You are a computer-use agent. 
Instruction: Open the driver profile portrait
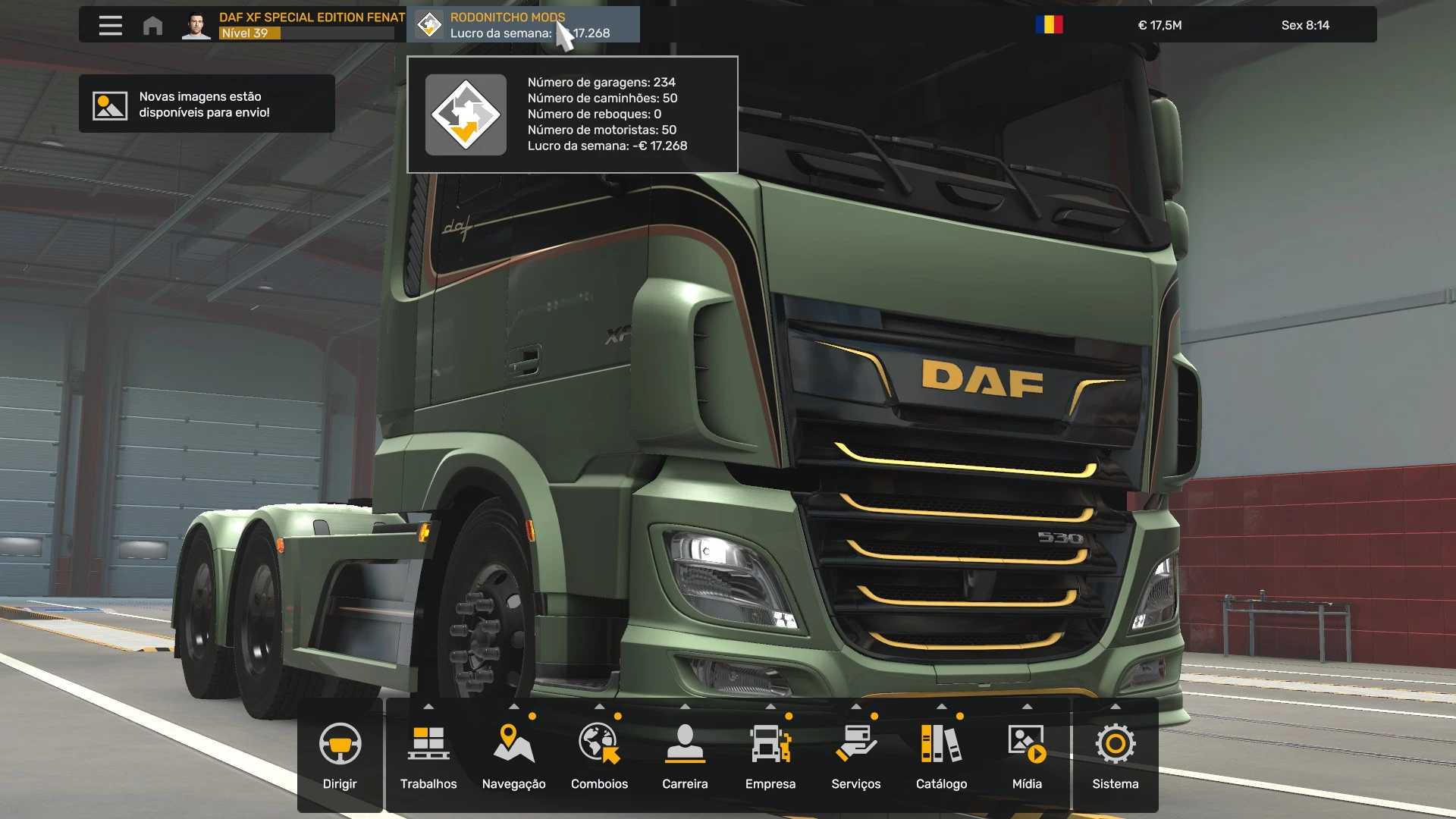tap(196, 25)
